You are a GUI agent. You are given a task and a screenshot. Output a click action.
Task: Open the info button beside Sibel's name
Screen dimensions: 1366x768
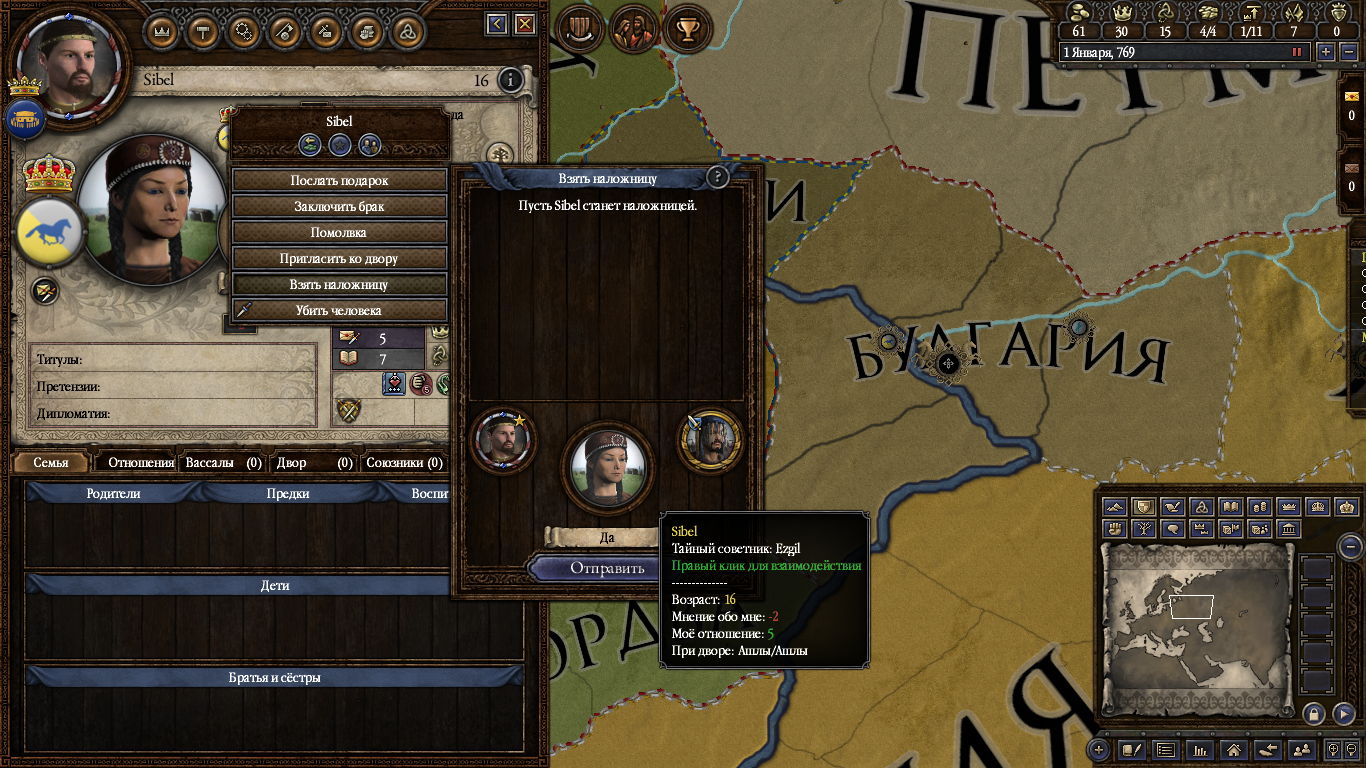pyautogui.click(x=510, y=80)
